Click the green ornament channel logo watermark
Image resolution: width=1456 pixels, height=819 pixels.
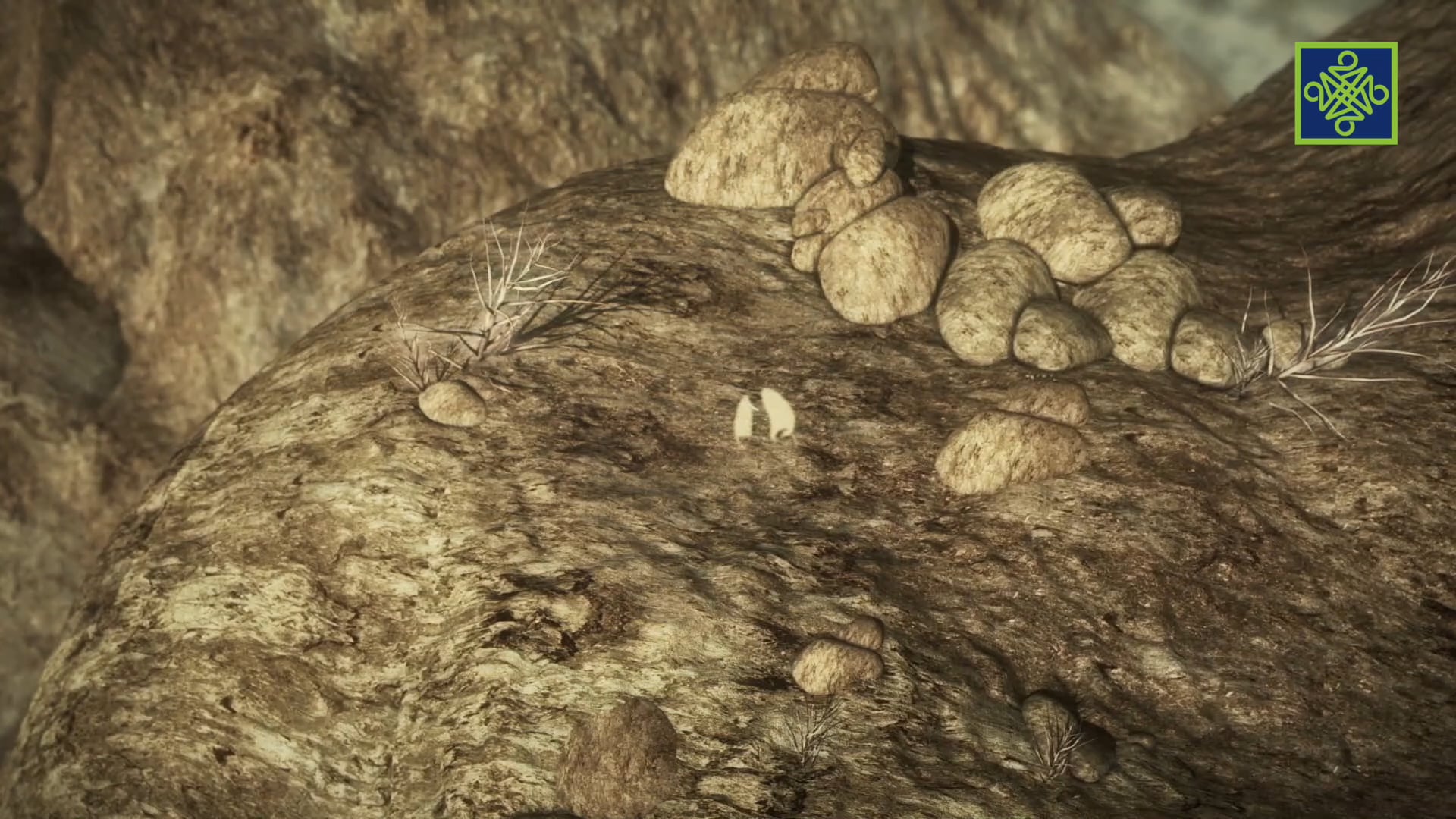coord(1346,93)
